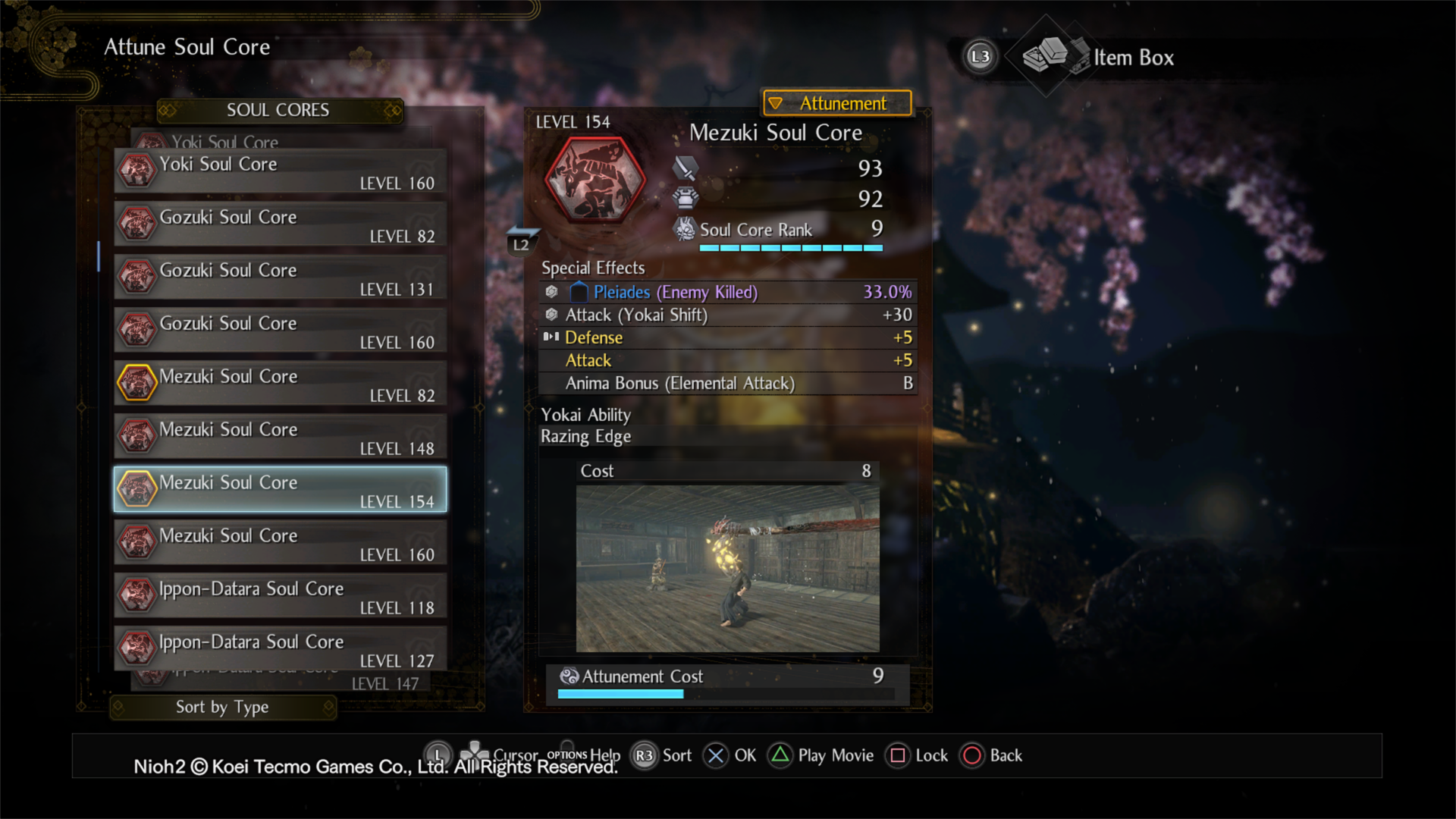Select the Gozuki Soul Core Level 82 icon

tap(137, 224)
